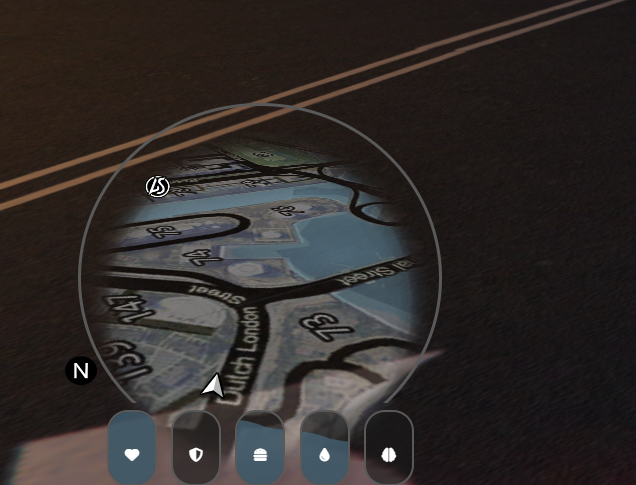The height and width of the screenshot is (485, 636).
Task: Select the water droplet thirst icon
Action: (x=324, y=454)
